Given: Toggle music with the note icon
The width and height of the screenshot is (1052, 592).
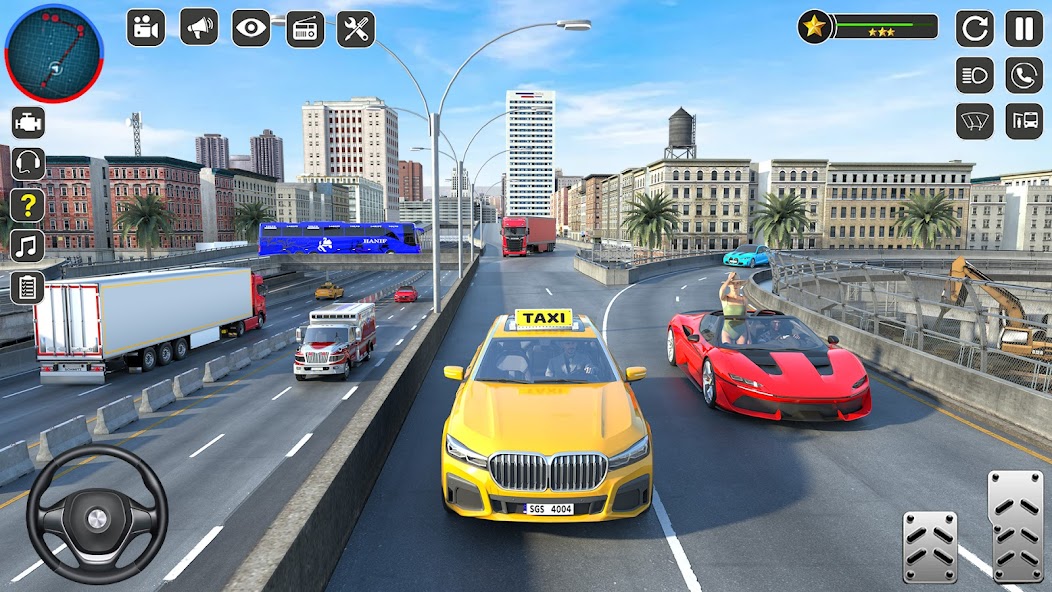Looking at the screenshot, I should [x=28, y=245].
